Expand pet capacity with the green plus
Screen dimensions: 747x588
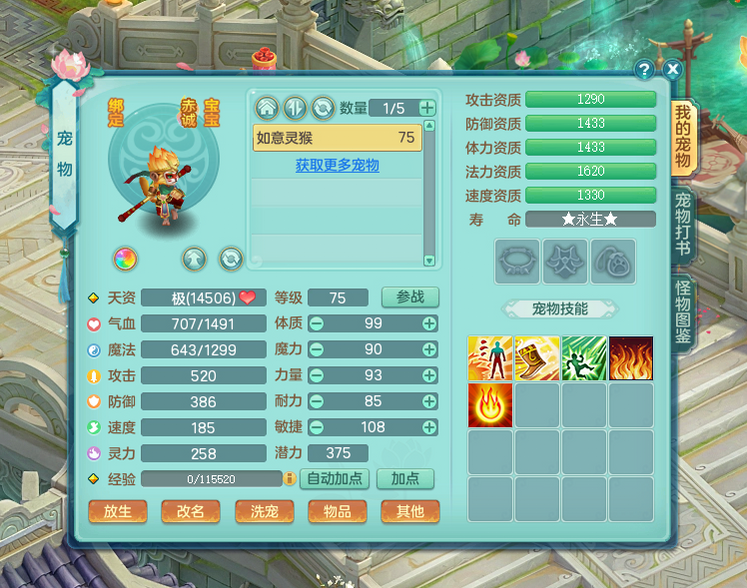point(427,108)
